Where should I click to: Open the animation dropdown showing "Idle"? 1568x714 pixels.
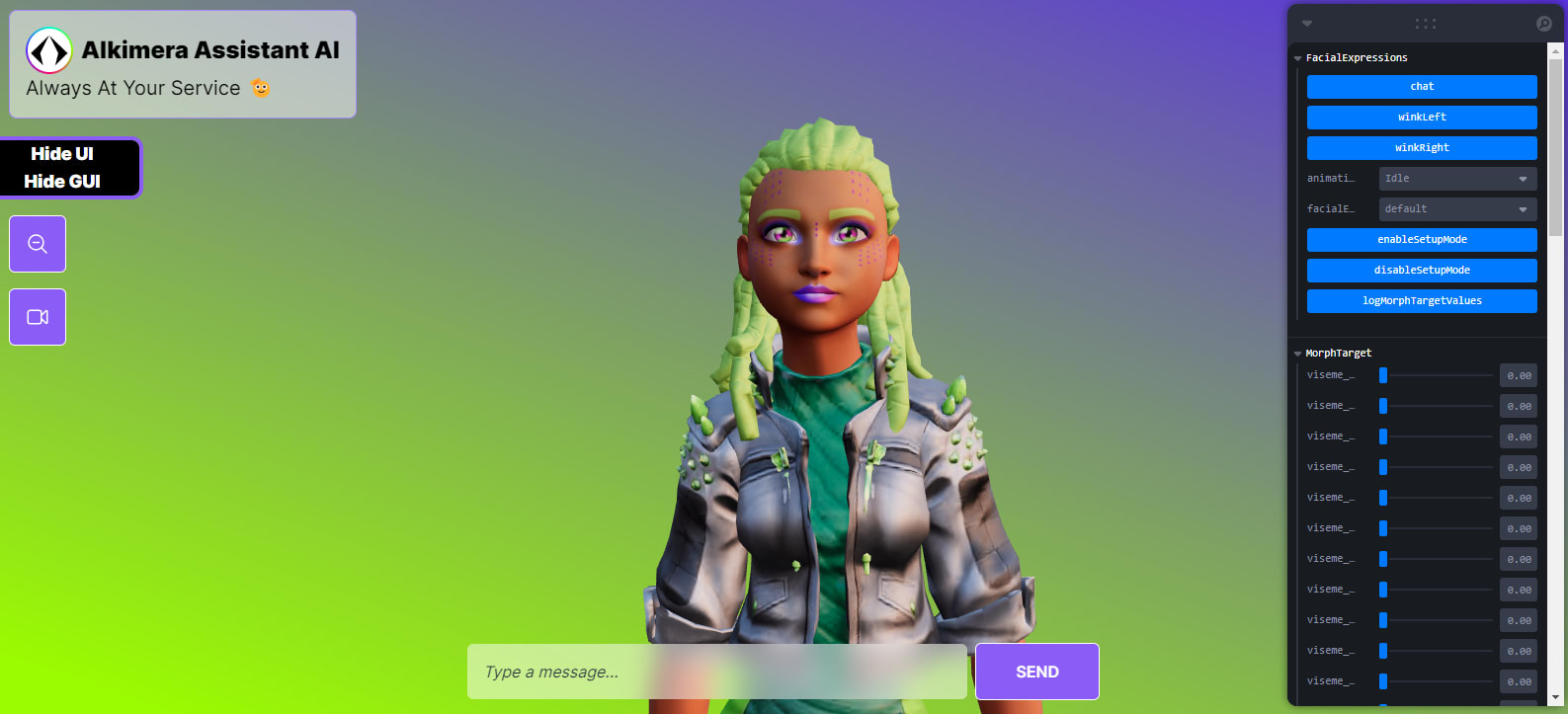click(1456, 178)
